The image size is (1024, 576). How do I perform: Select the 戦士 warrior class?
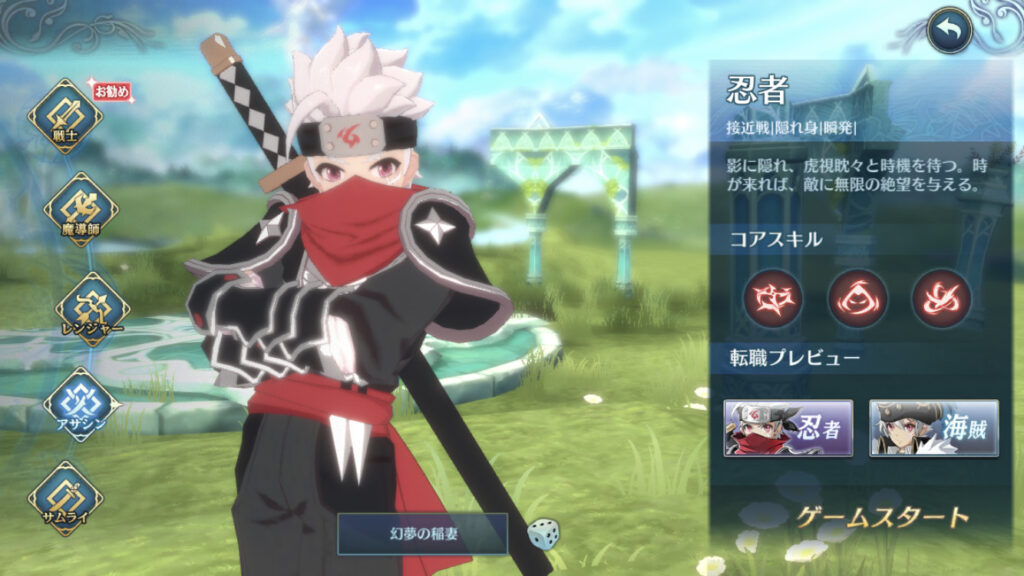tap(65, 117)
